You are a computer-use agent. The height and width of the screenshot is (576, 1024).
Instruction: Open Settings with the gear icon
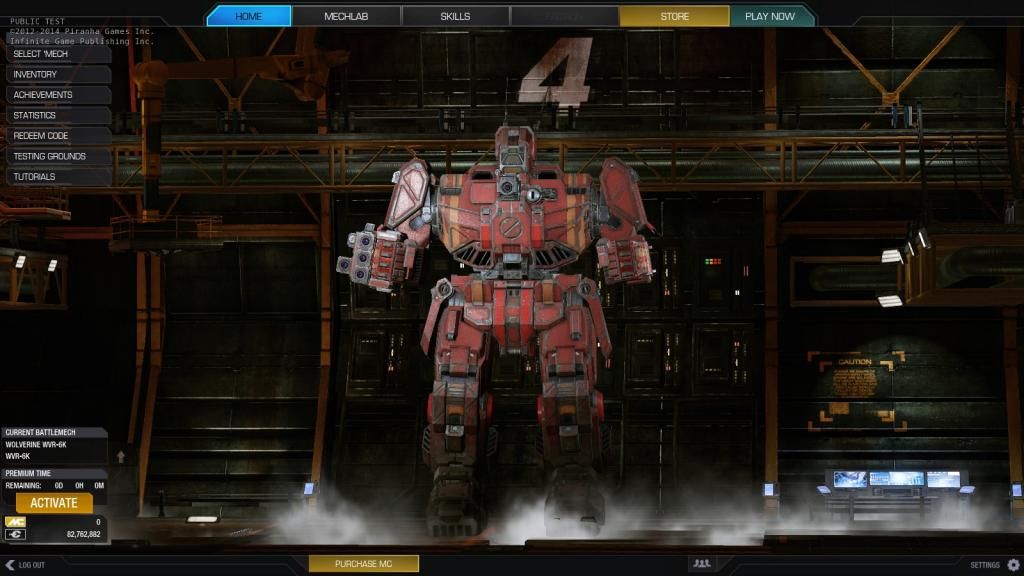(1013, 565)
